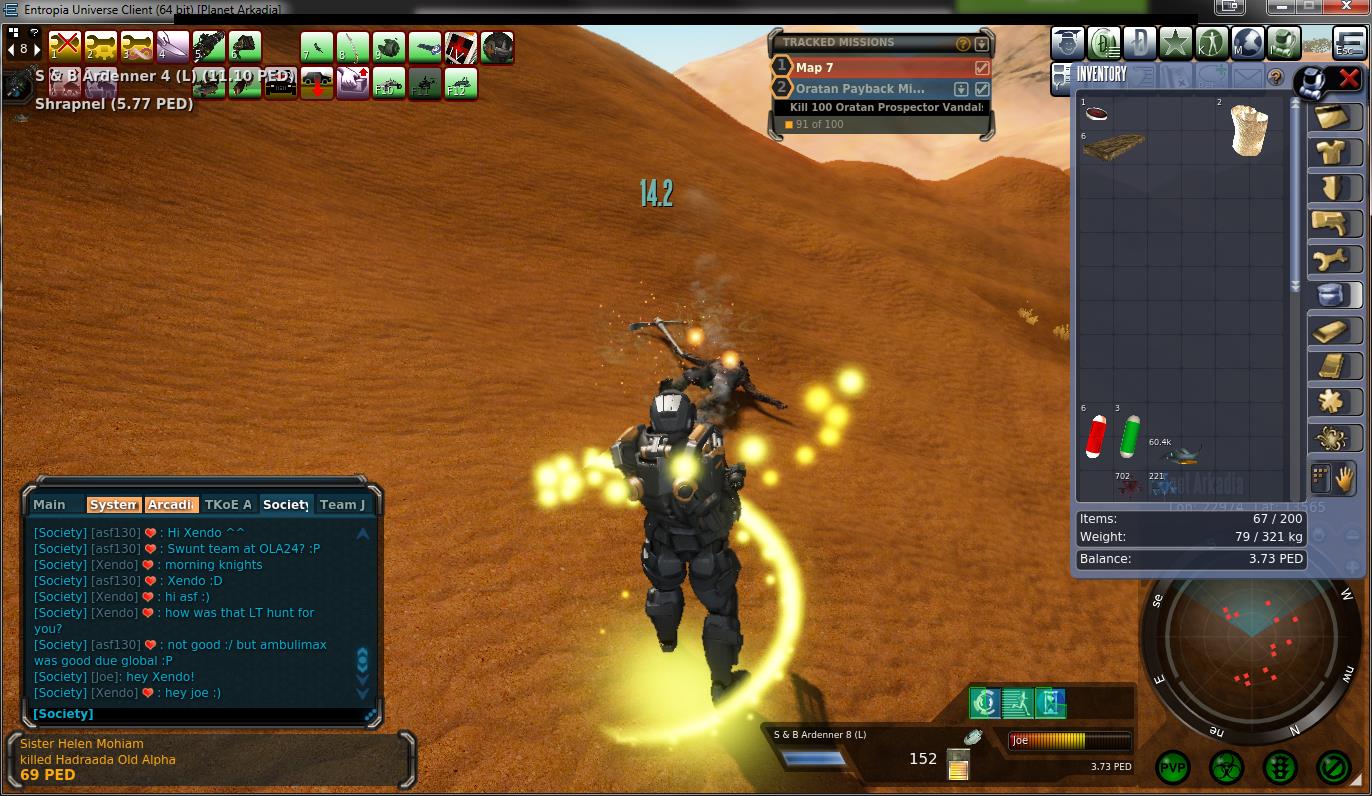Close the Entropia Universe client window
The image size is (1372, 796).
click(1344, 7)
